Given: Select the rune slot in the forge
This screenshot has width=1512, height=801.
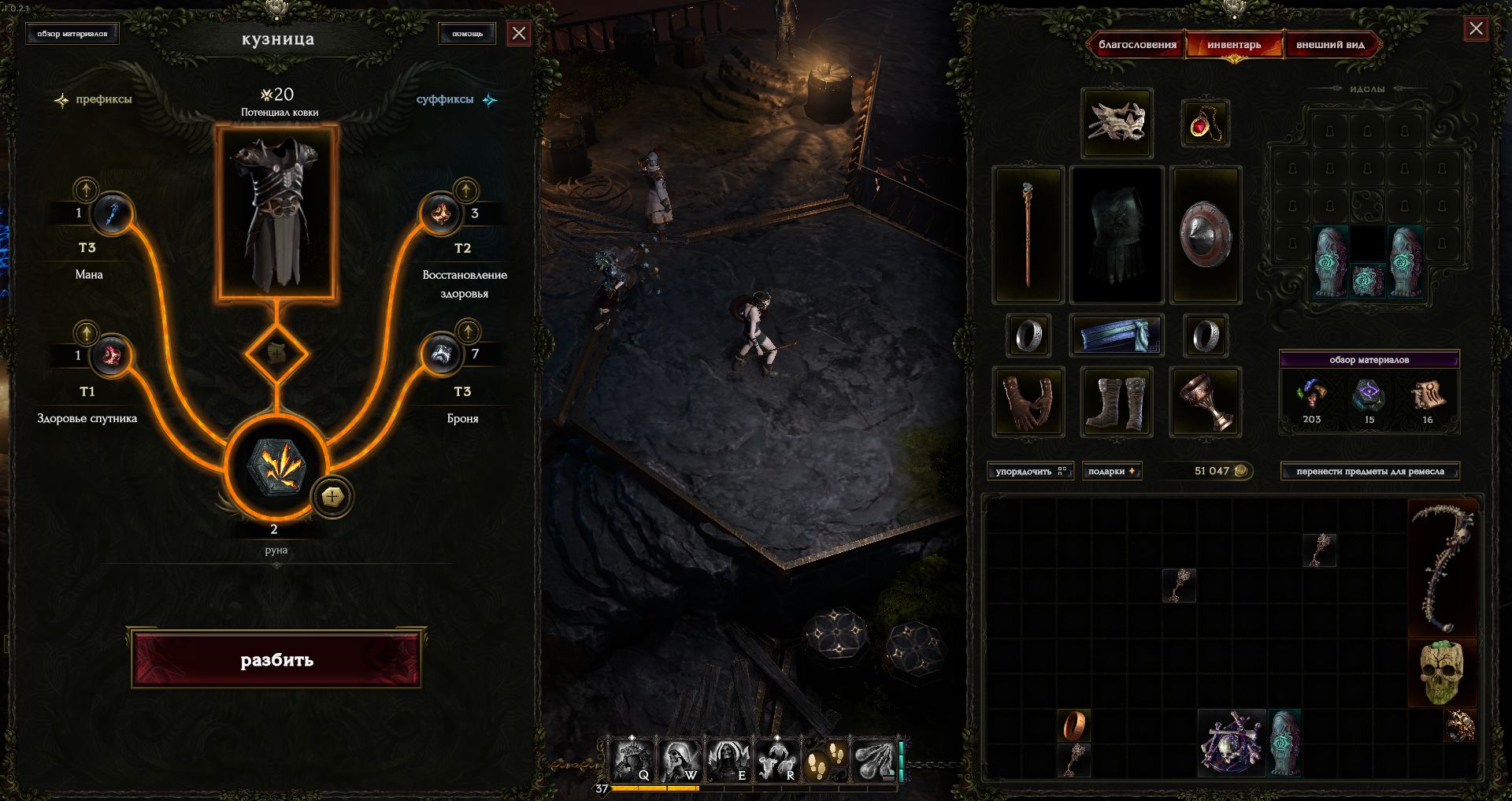Looking at the screenshot, I should pos(276,467).
